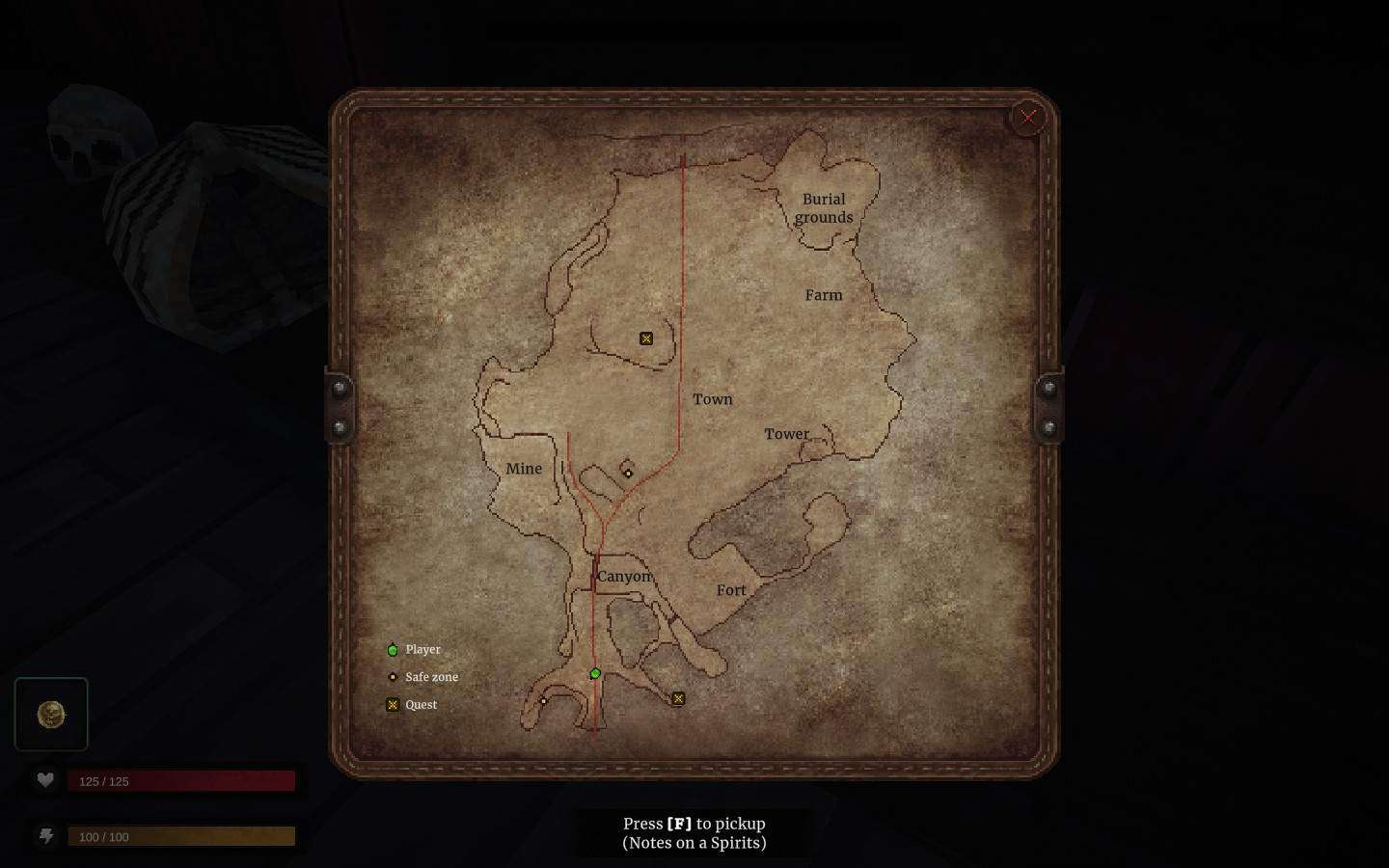Select the green player marker on the map

point(595,673)
